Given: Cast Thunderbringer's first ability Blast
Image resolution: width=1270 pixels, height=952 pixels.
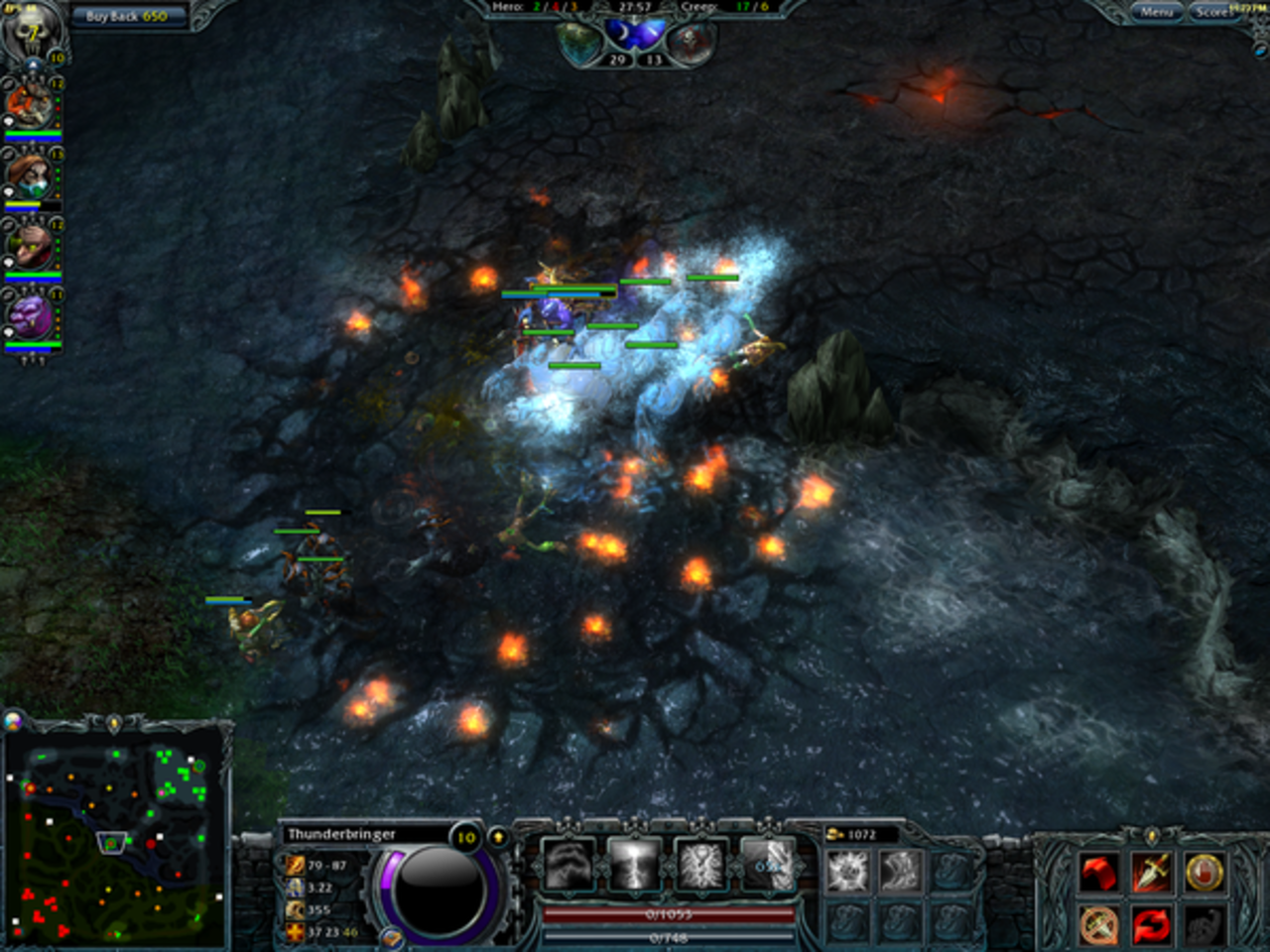Looking at the screenshot, I should [568, 865].
